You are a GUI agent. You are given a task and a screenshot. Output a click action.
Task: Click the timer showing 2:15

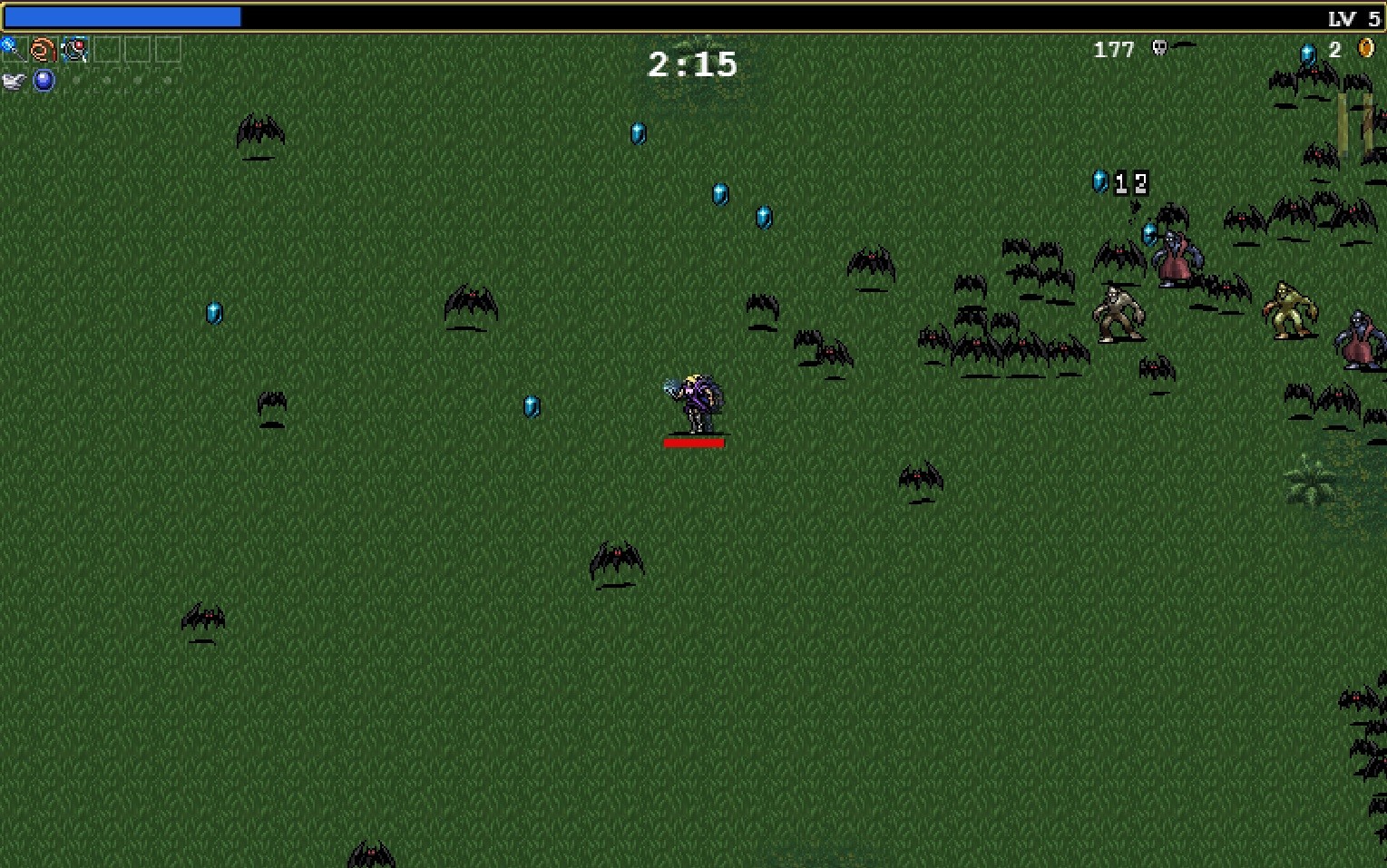pos(692,63)
